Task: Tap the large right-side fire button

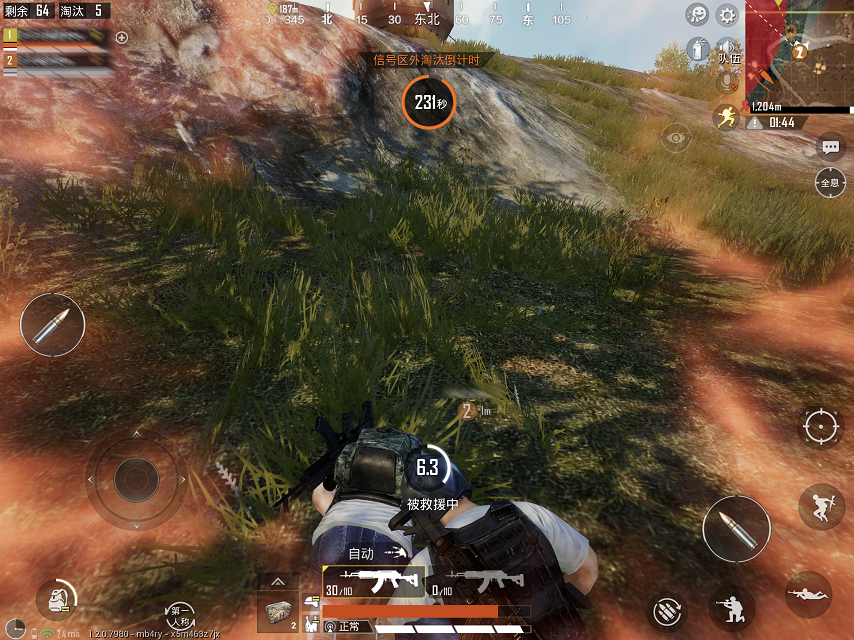Action: click(736, 529)
